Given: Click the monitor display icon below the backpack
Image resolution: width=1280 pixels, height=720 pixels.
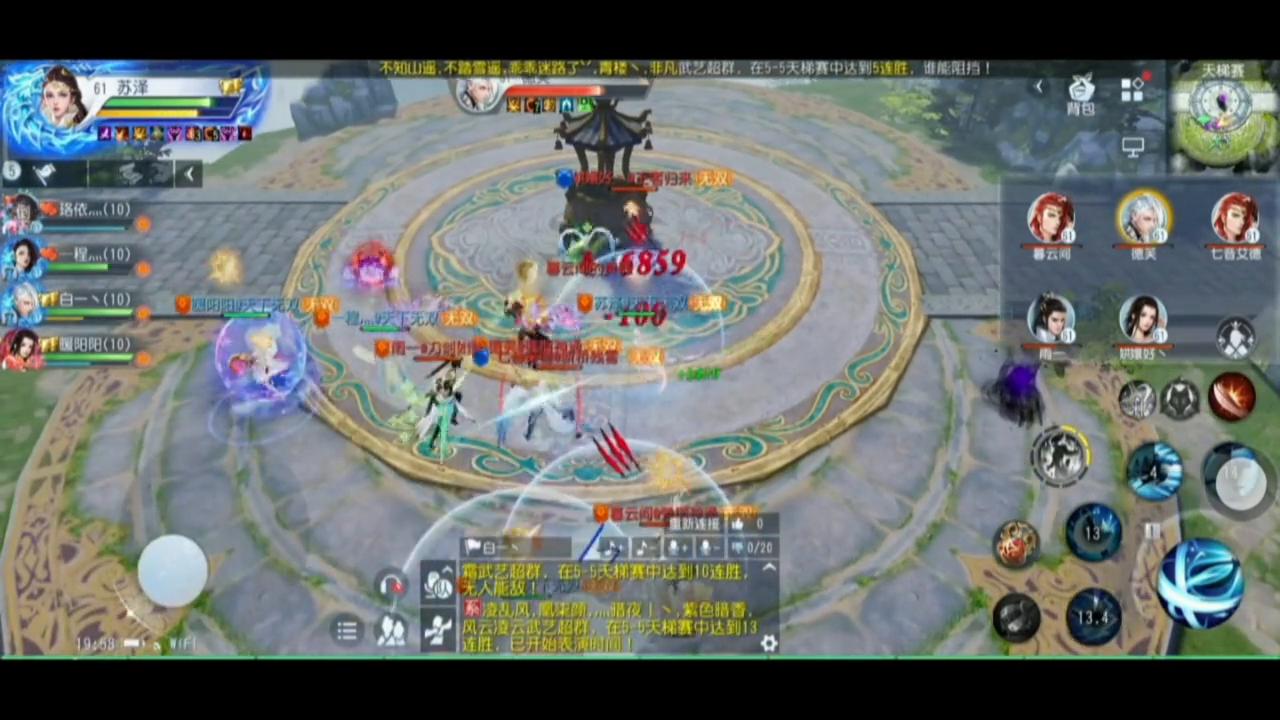Looking at the screenshot, I should pyautogui.click(x=1133, y=147).
